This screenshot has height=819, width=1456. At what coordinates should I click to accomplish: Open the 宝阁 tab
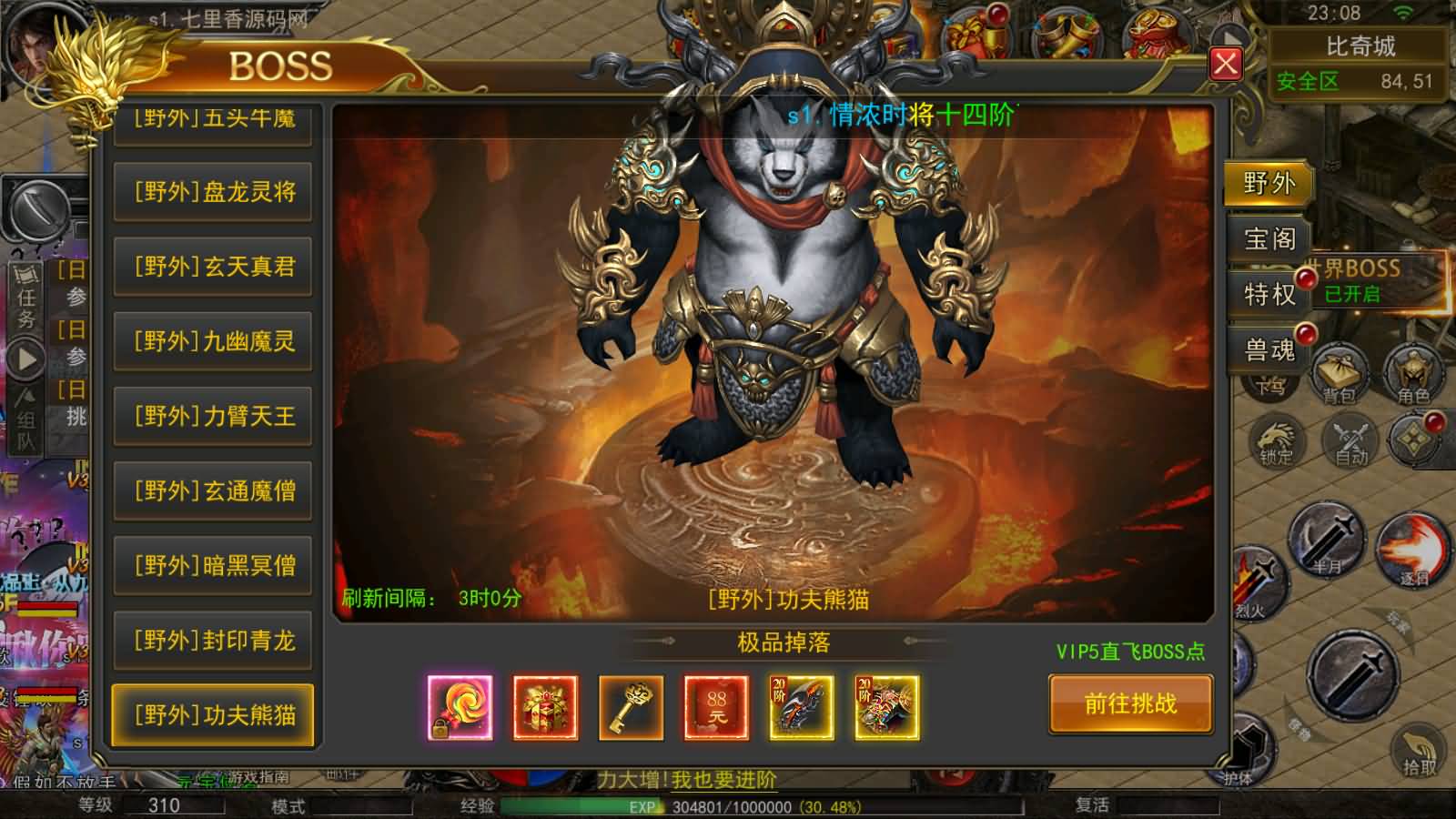pos(1268,238)
